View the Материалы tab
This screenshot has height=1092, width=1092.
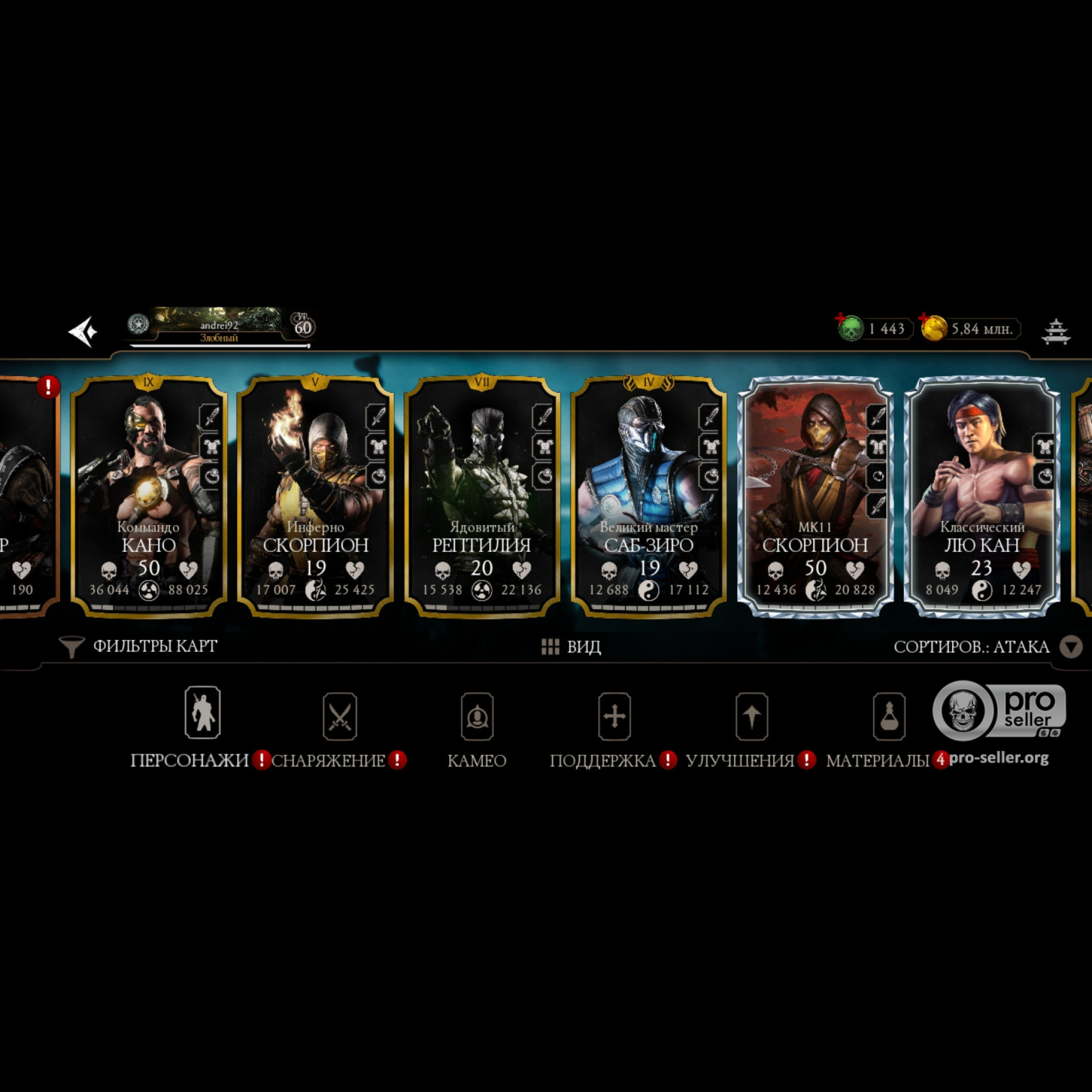click(x=888, y=726)
